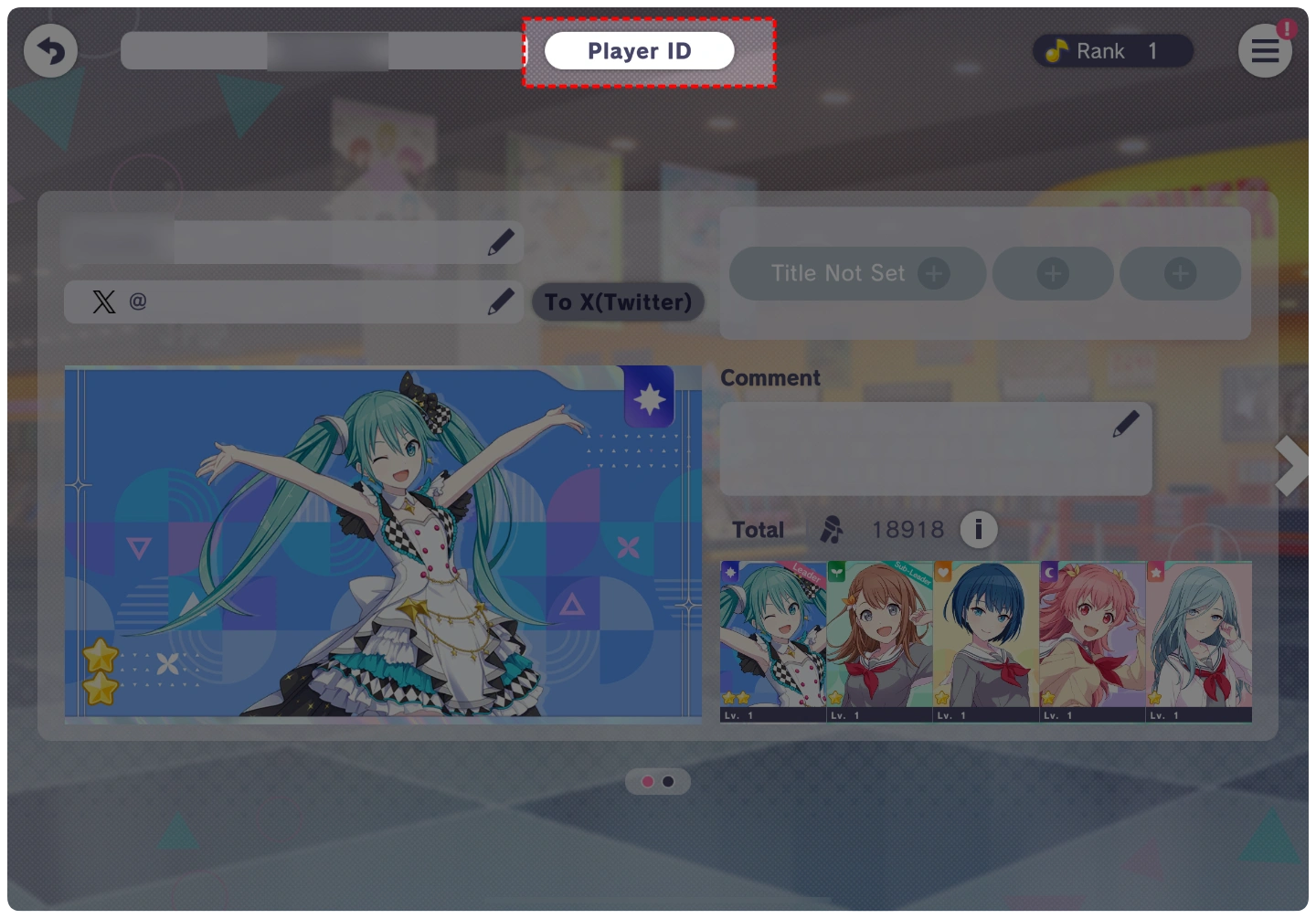Show total power info

(978, 529)
